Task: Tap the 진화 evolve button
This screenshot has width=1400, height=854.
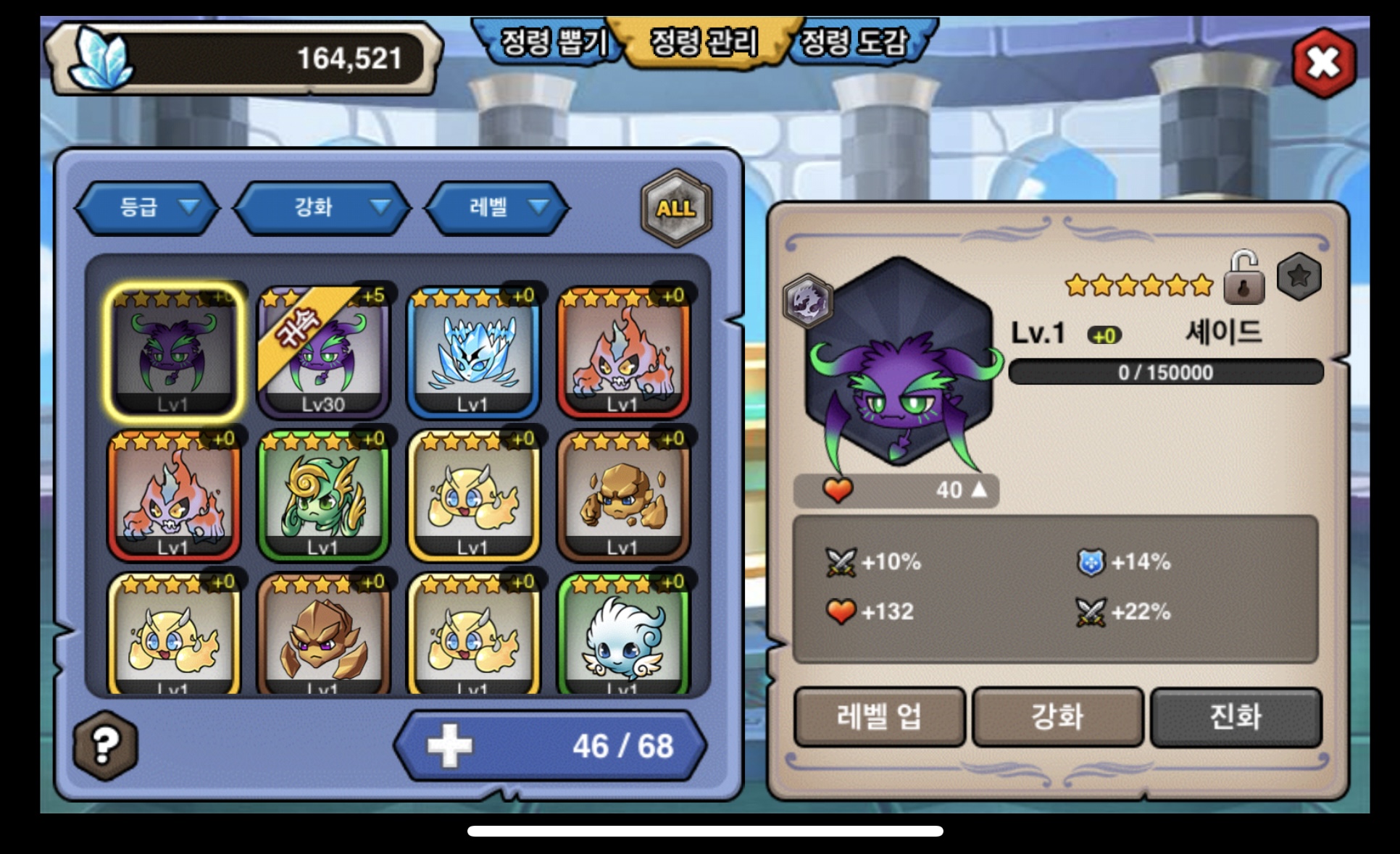Action: [x=1236, y=717]
